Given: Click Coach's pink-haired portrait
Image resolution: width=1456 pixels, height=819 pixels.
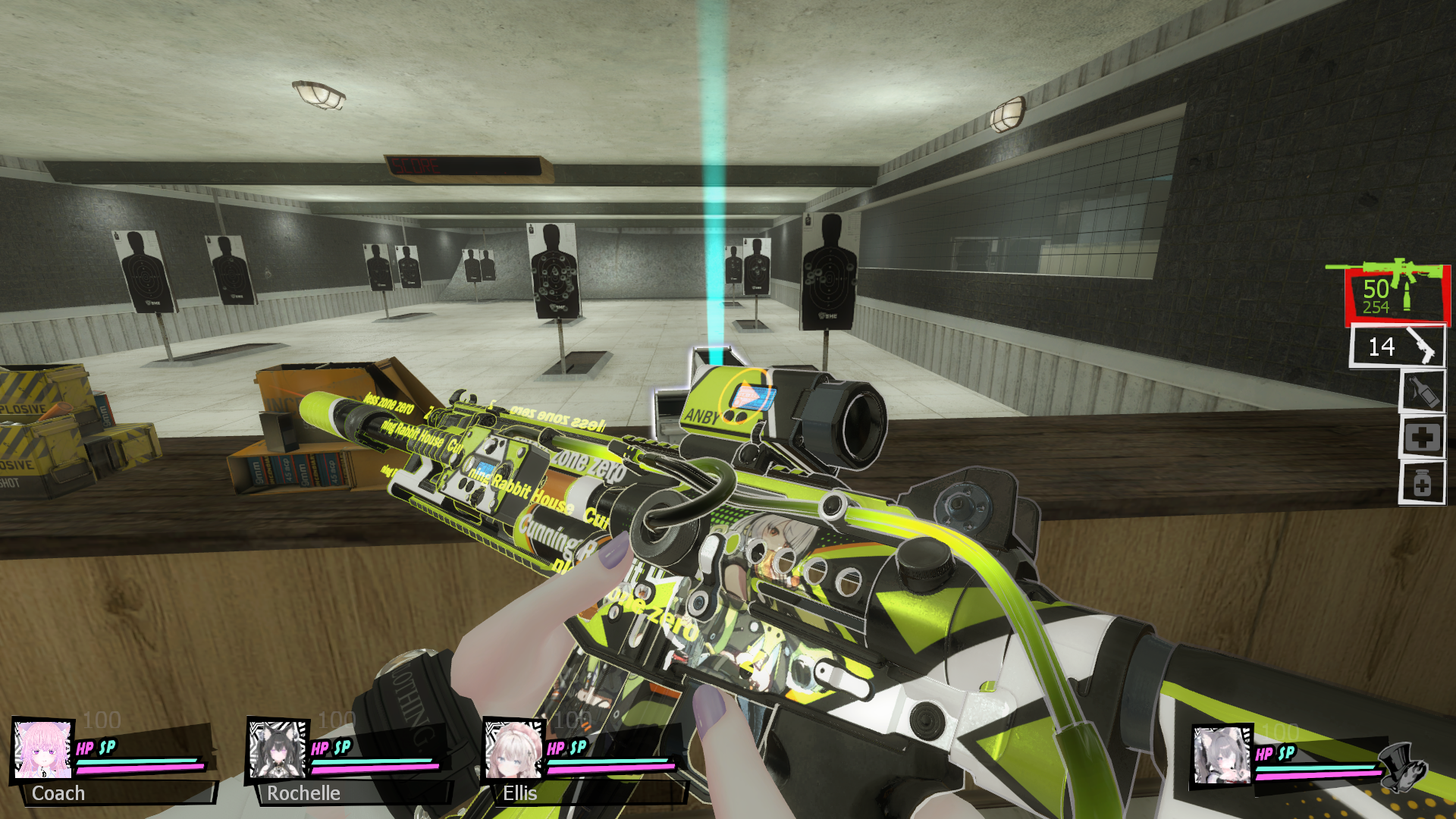Looking at the screenshot, I should click(x=43, y=749).
